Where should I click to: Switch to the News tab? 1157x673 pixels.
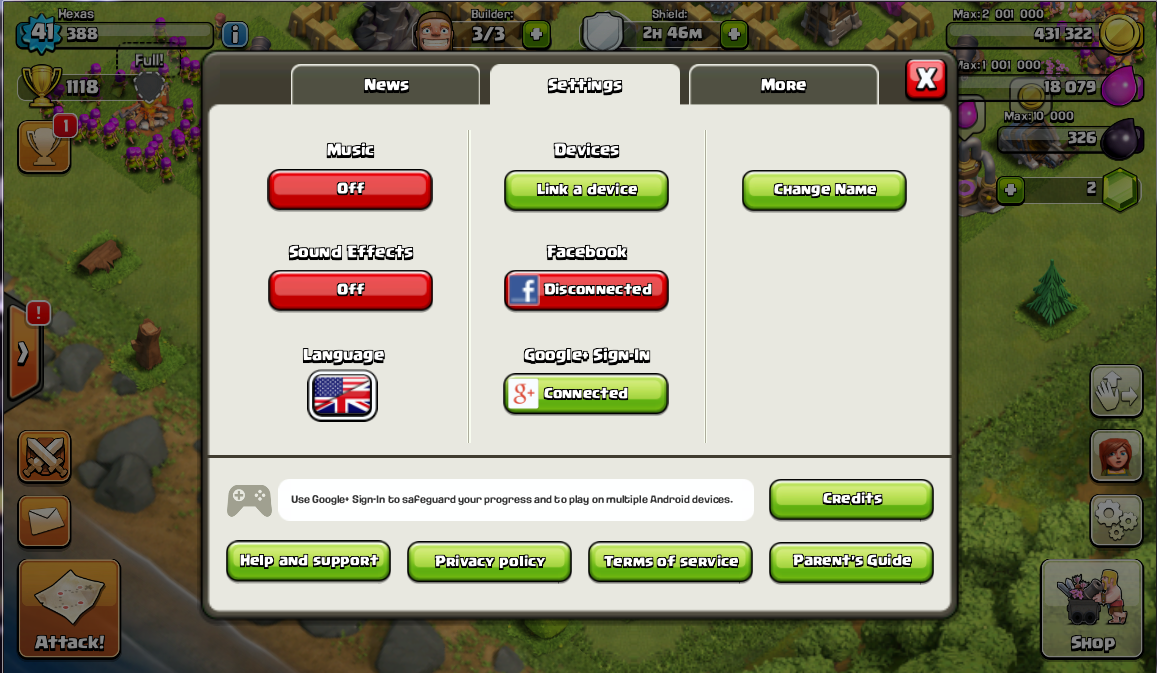coord(386,85)
